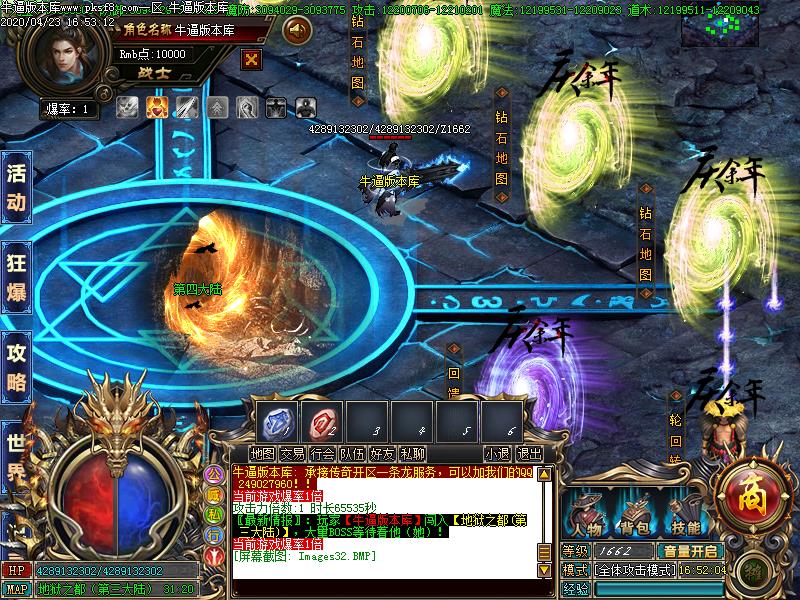Open the 行会 guild button
This screenshot has height=600, width=800.
coord(322,453)
